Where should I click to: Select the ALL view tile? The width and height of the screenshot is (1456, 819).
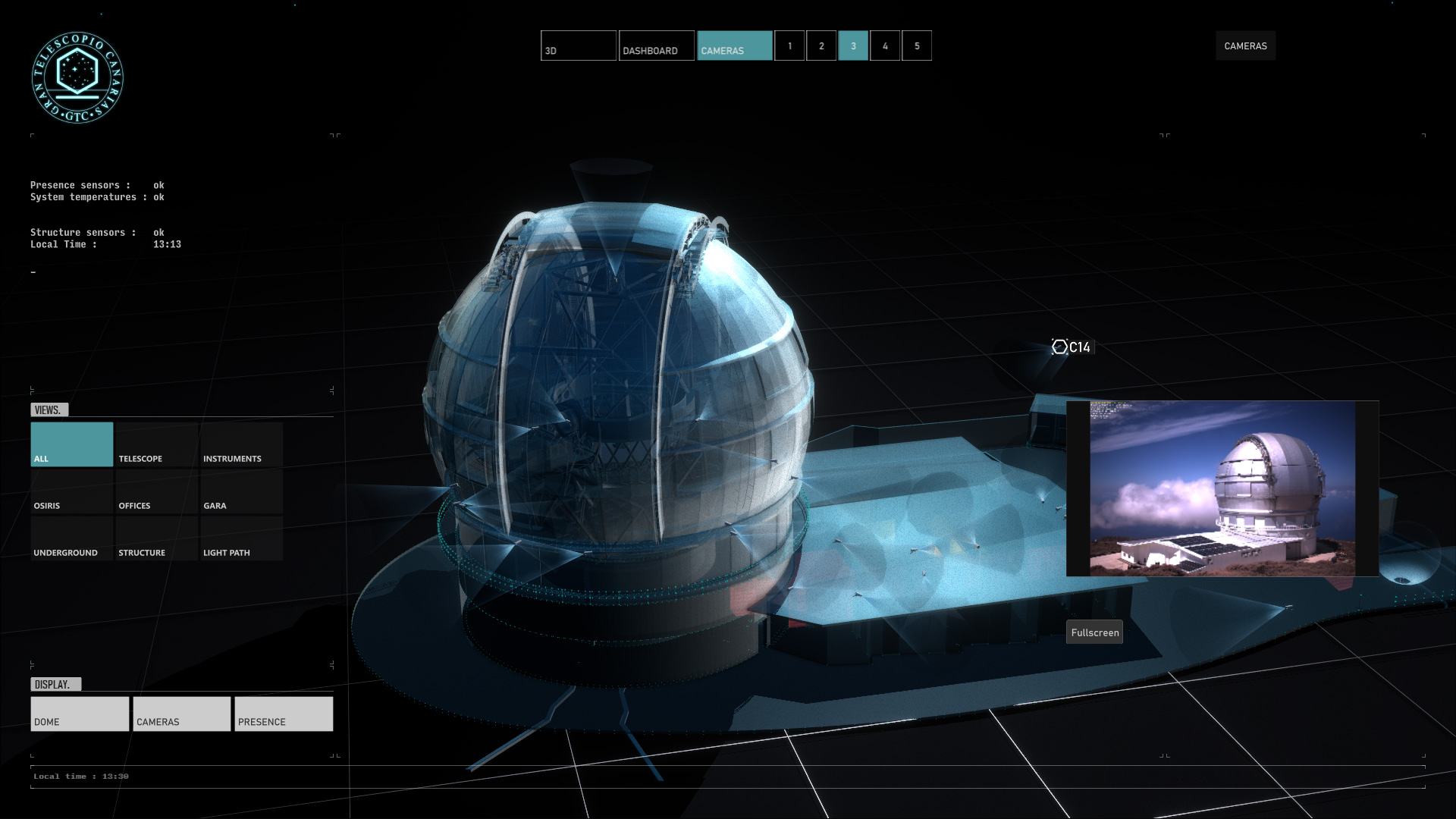(x=71, y=444)
